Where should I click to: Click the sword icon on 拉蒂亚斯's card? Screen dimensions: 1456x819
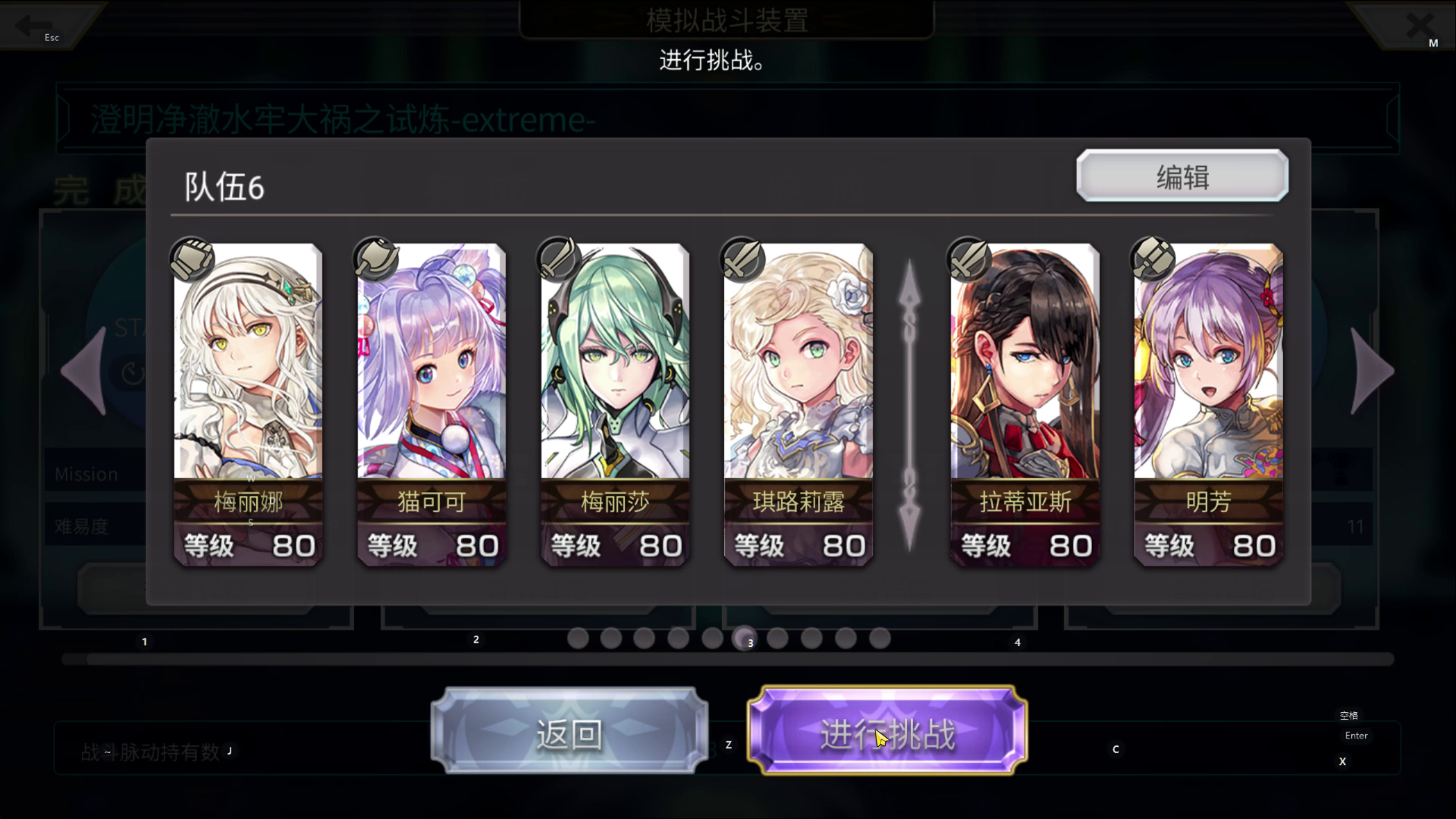point(968,260)
